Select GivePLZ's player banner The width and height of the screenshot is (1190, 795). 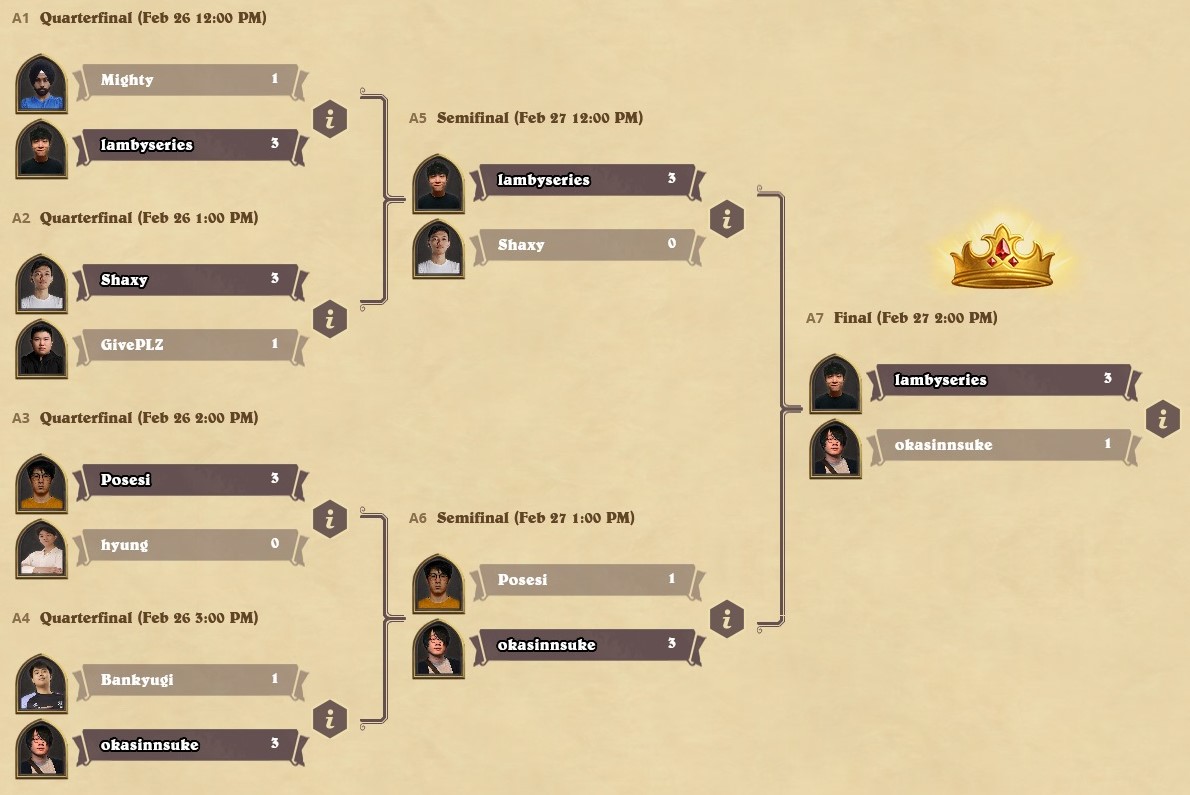tap(188, 345)
